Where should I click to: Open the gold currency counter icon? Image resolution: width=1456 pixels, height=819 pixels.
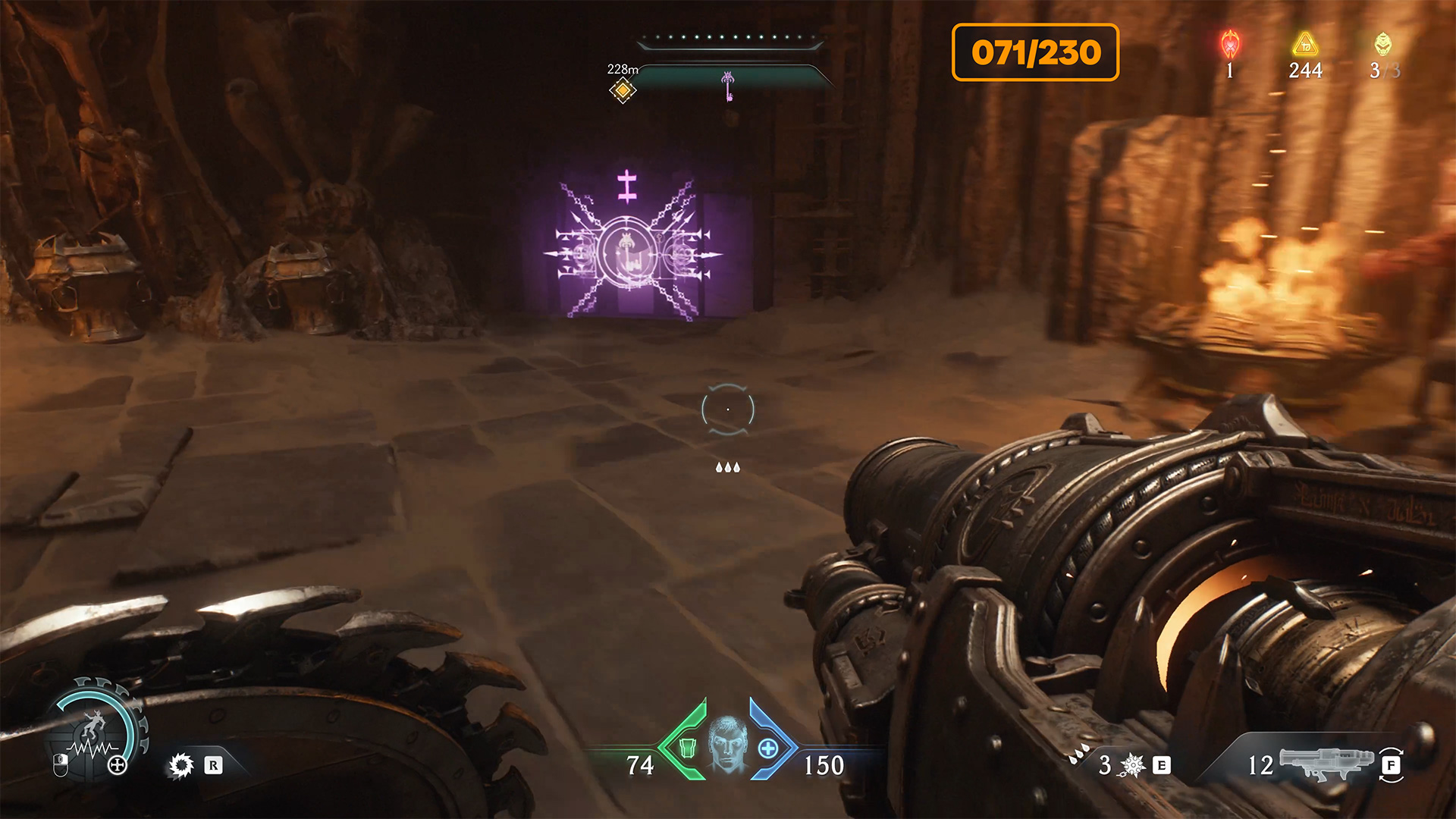click(x=1305, y=45)
